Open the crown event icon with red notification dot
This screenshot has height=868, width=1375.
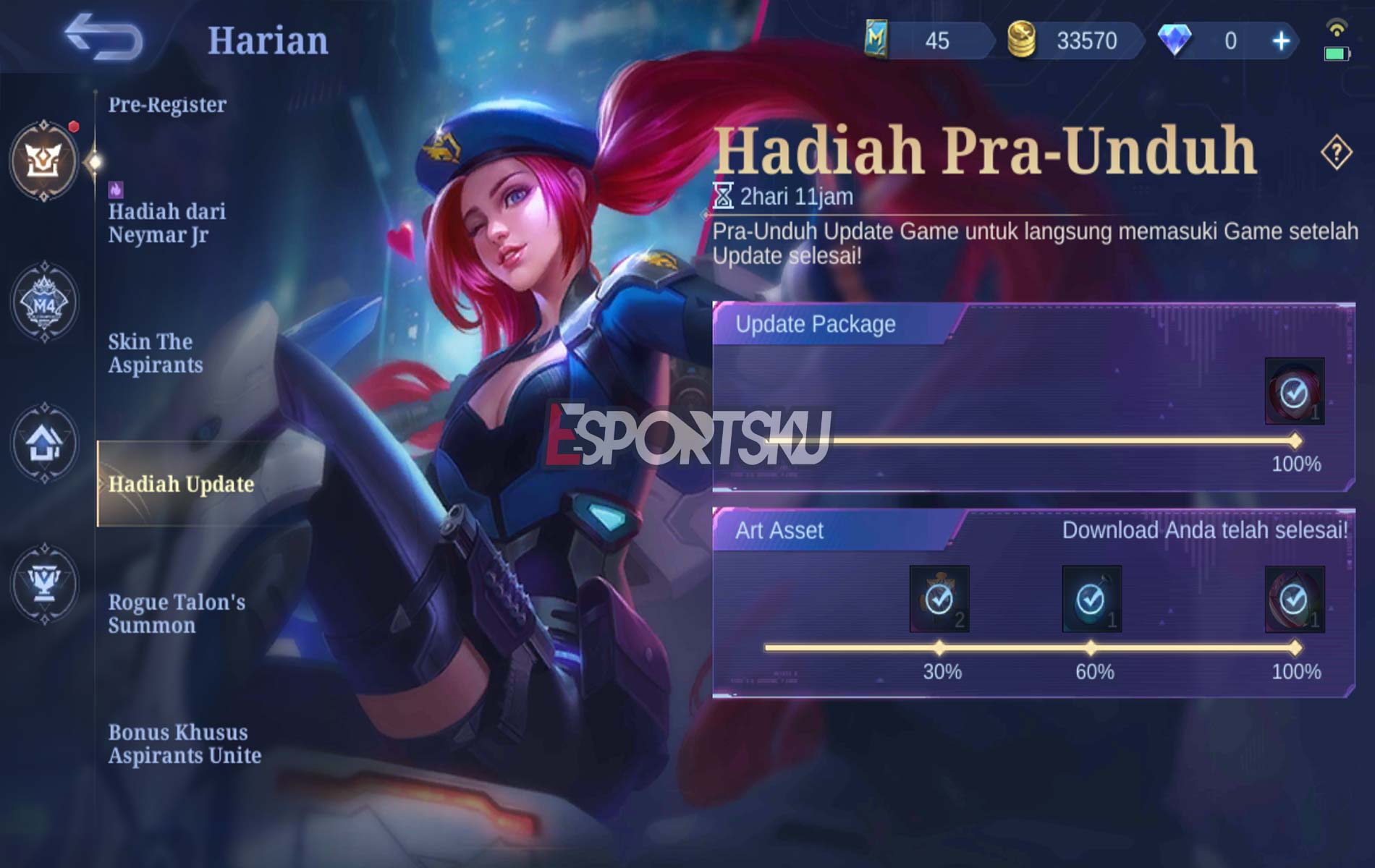45,161
